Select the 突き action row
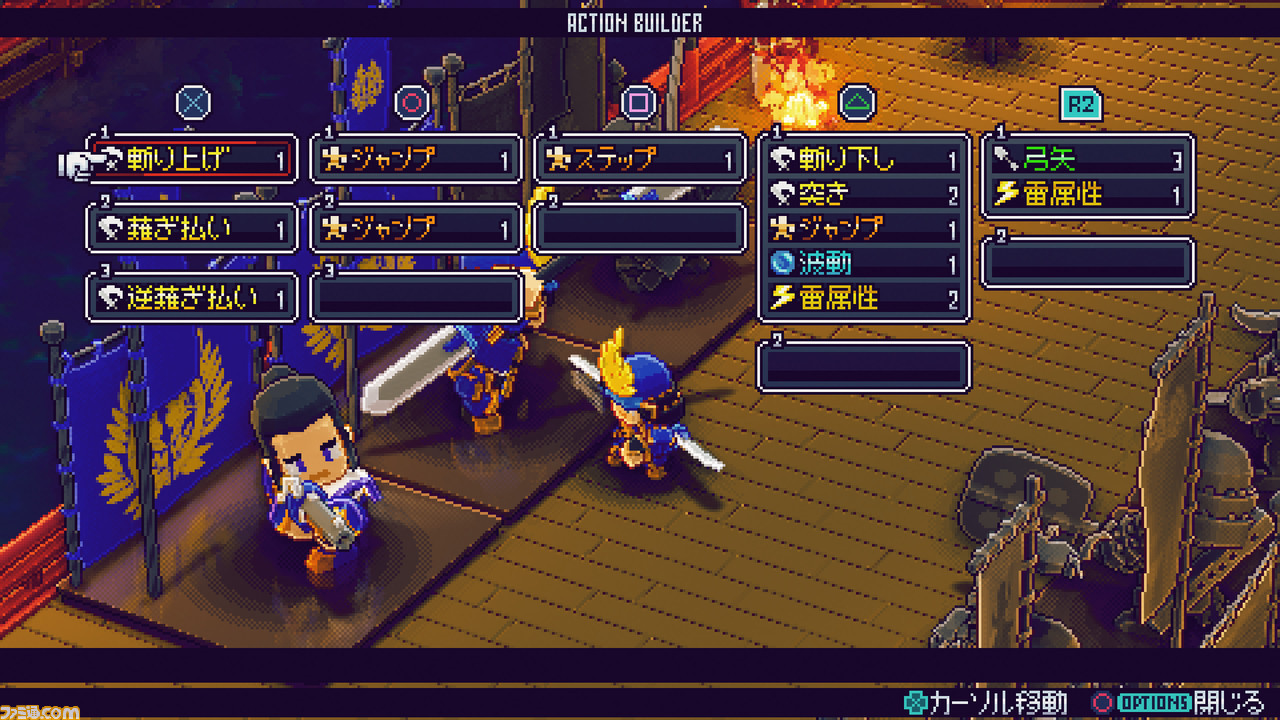The height and width of the screenshot is (720, 1280). 864,194
